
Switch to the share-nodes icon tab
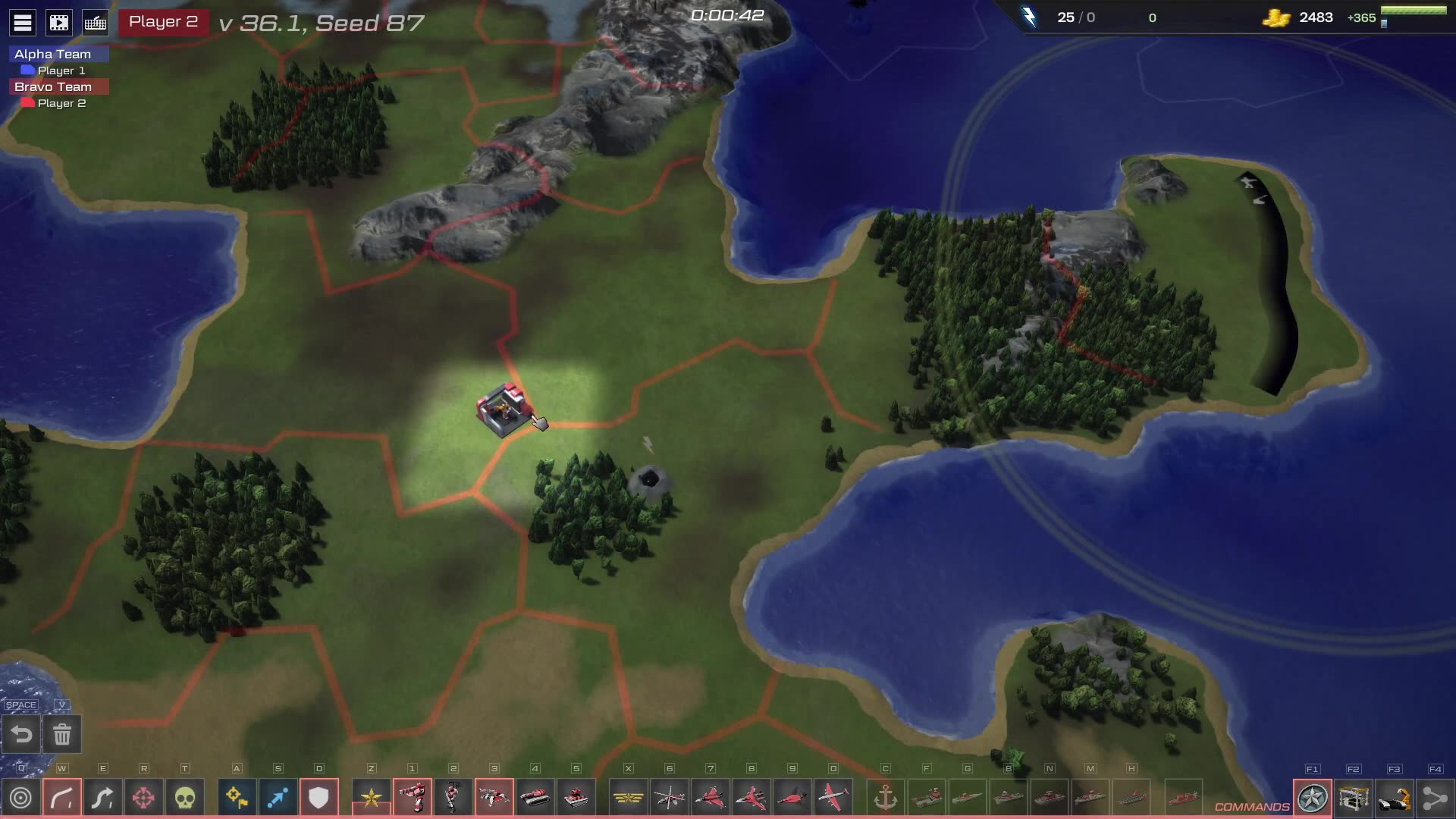[x=1435, y=798]
